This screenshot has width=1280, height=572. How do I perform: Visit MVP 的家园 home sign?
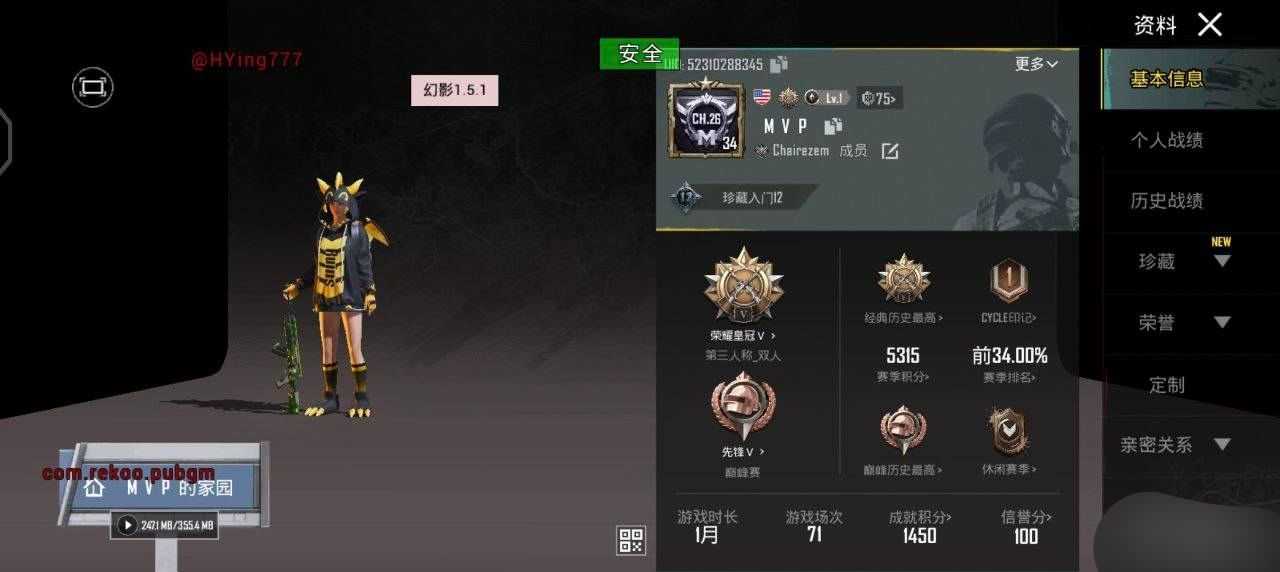[162, 487]
